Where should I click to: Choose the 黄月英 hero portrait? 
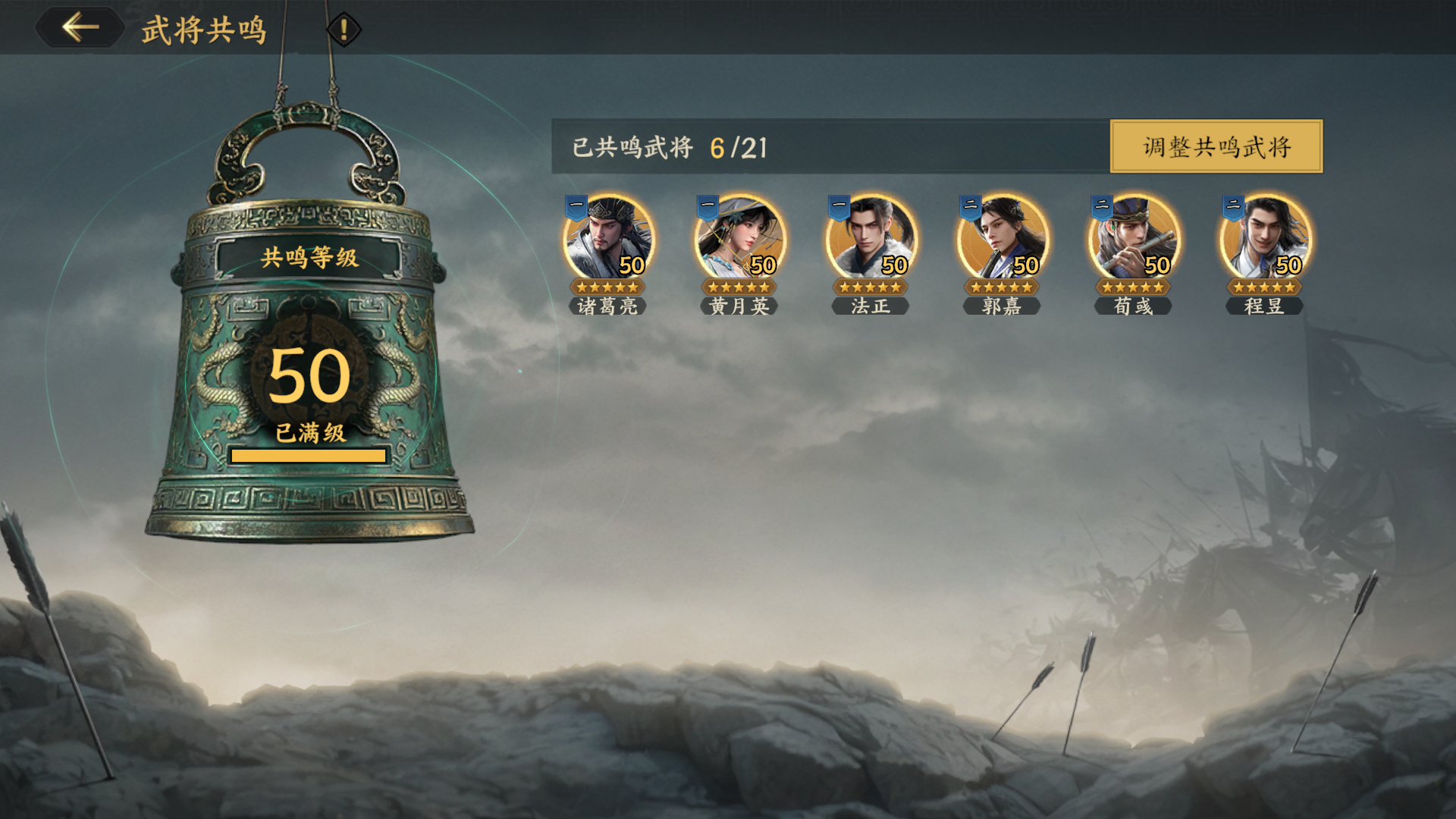click(x=739, y=238)
